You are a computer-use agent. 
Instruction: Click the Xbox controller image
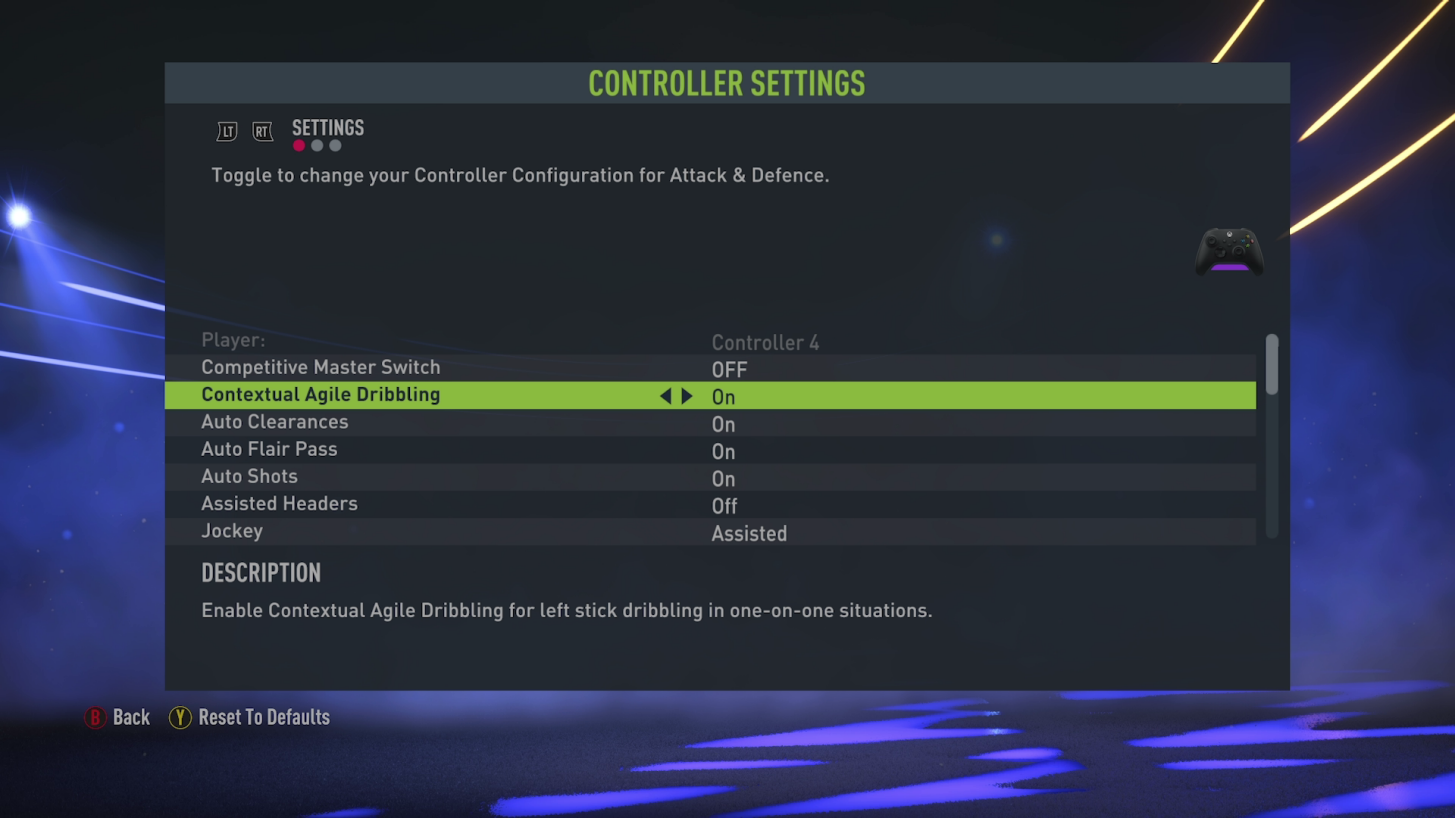click(1228, 251)
